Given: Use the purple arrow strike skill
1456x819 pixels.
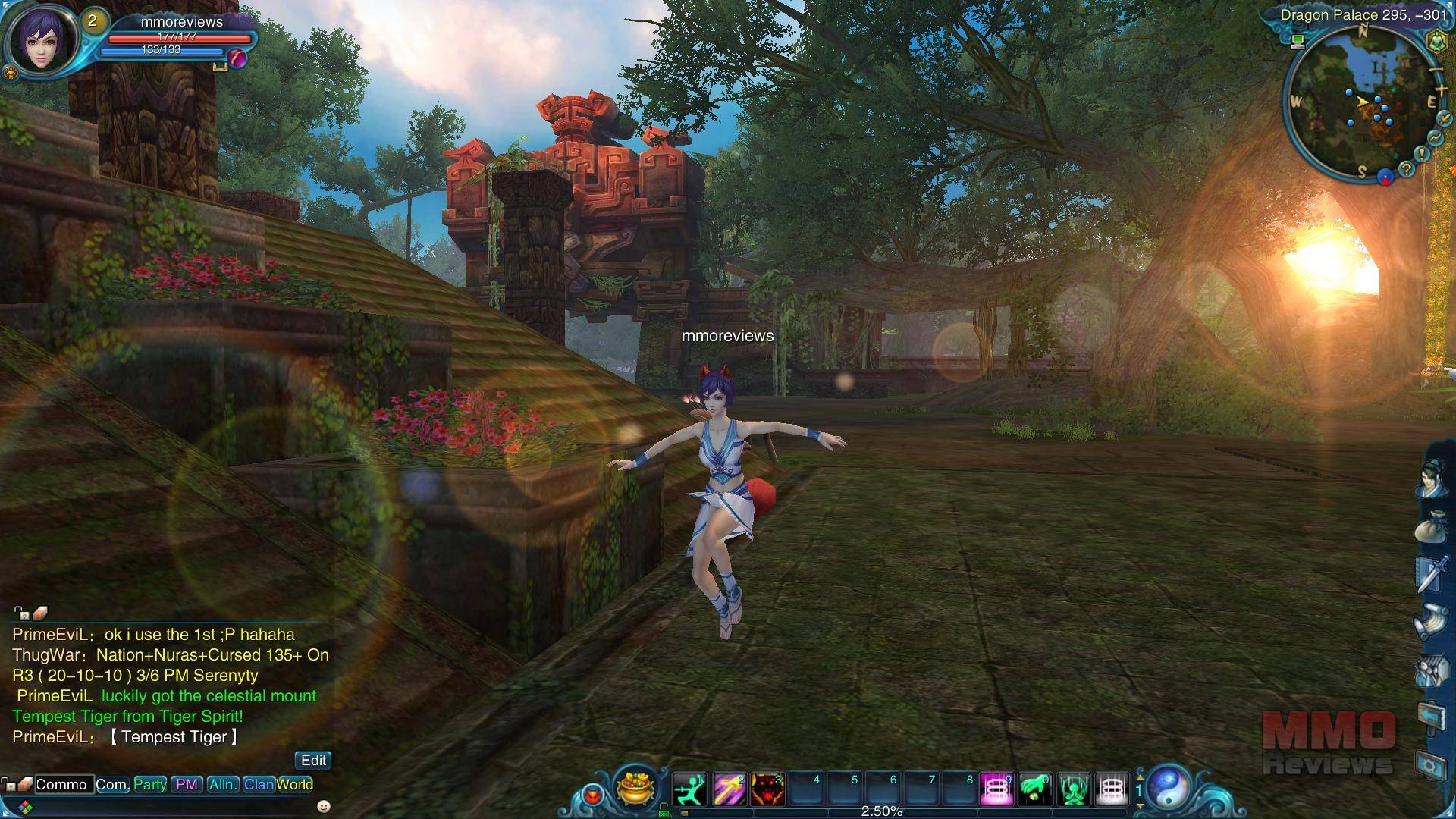Looking at the screenshot, I should tap(729, 789).
